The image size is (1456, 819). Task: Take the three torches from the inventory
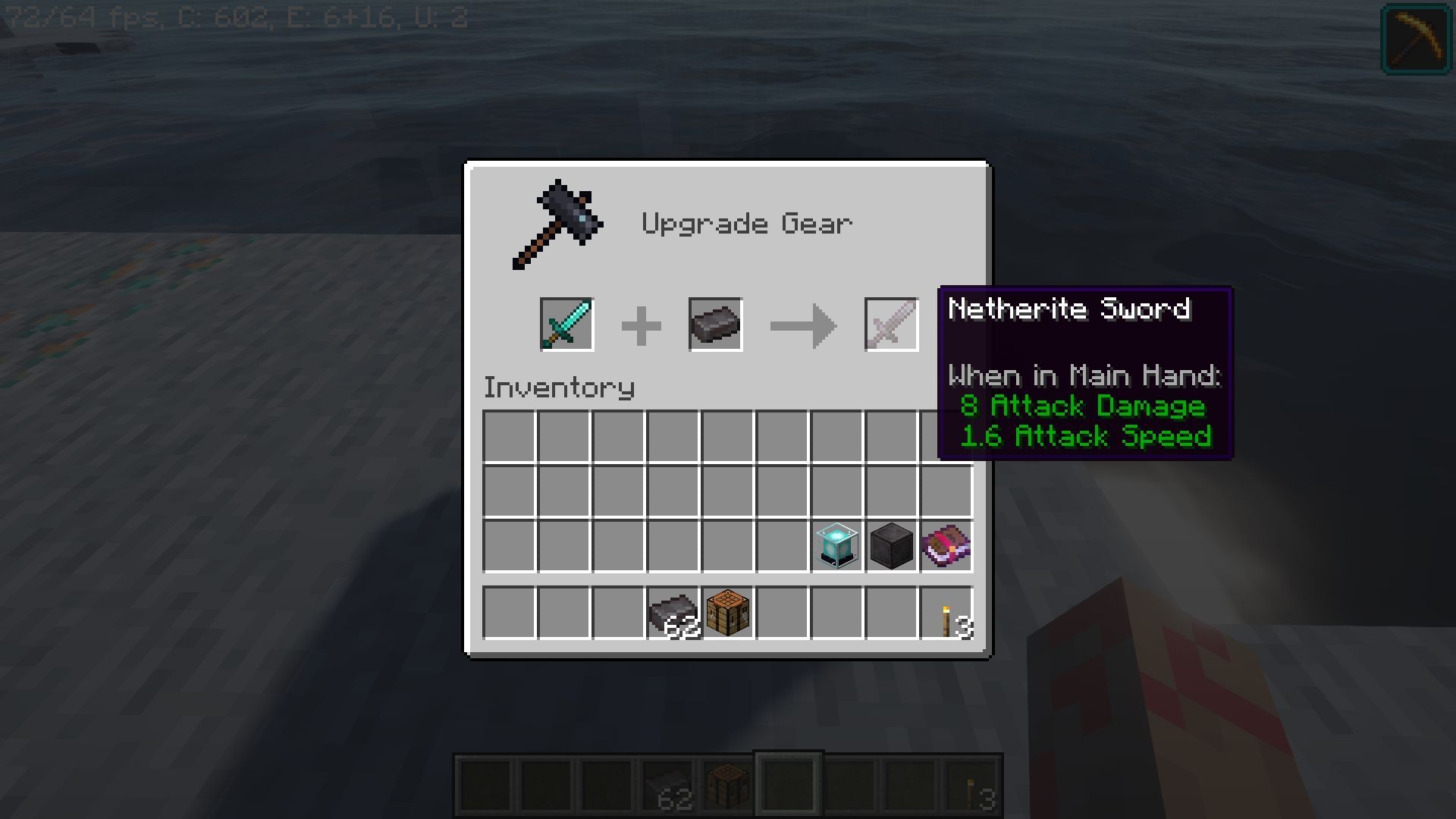pyautogui.click(x=945, y=614)
